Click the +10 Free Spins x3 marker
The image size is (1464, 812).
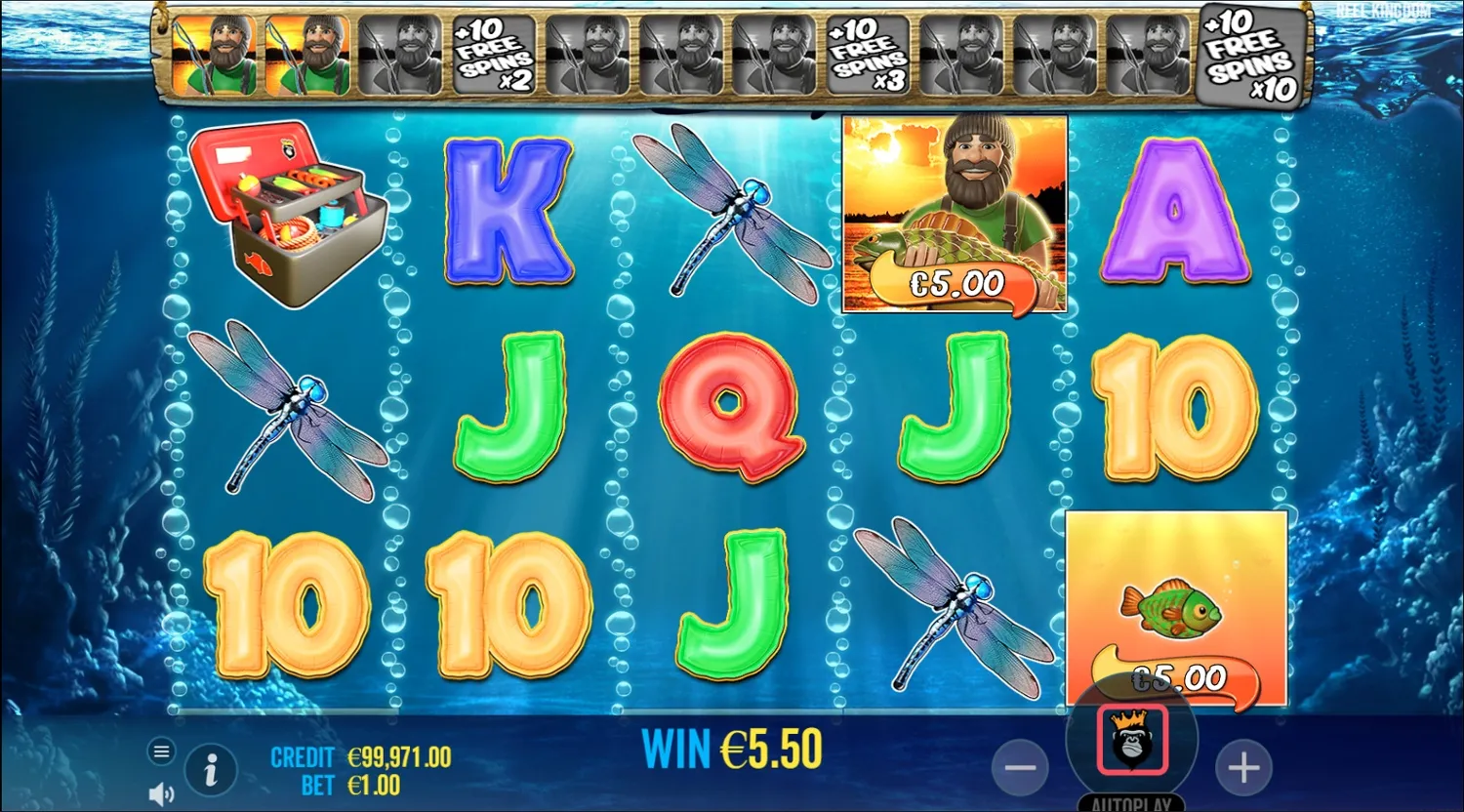point(867,56)
